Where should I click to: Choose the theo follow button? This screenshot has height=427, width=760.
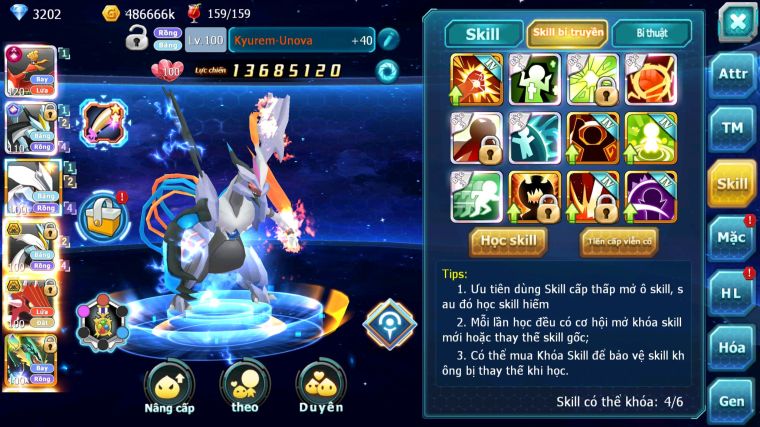coord(245,387)
